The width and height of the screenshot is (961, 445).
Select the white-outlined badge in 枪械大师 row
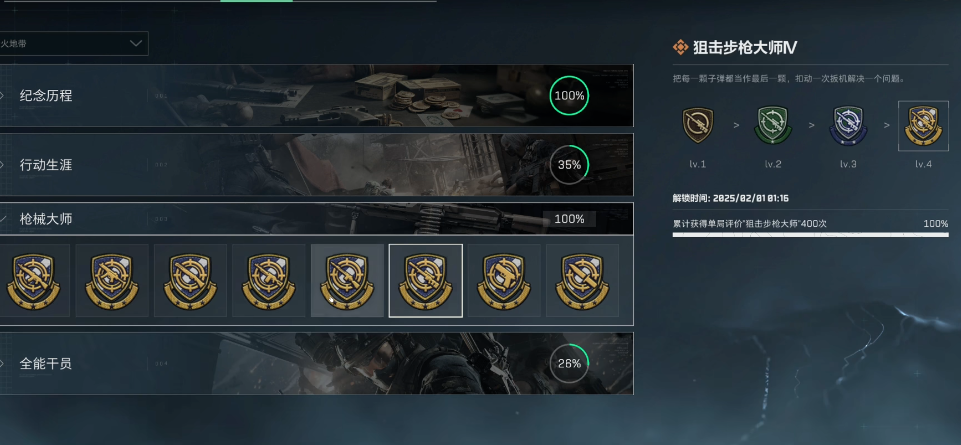click(425, 280)
